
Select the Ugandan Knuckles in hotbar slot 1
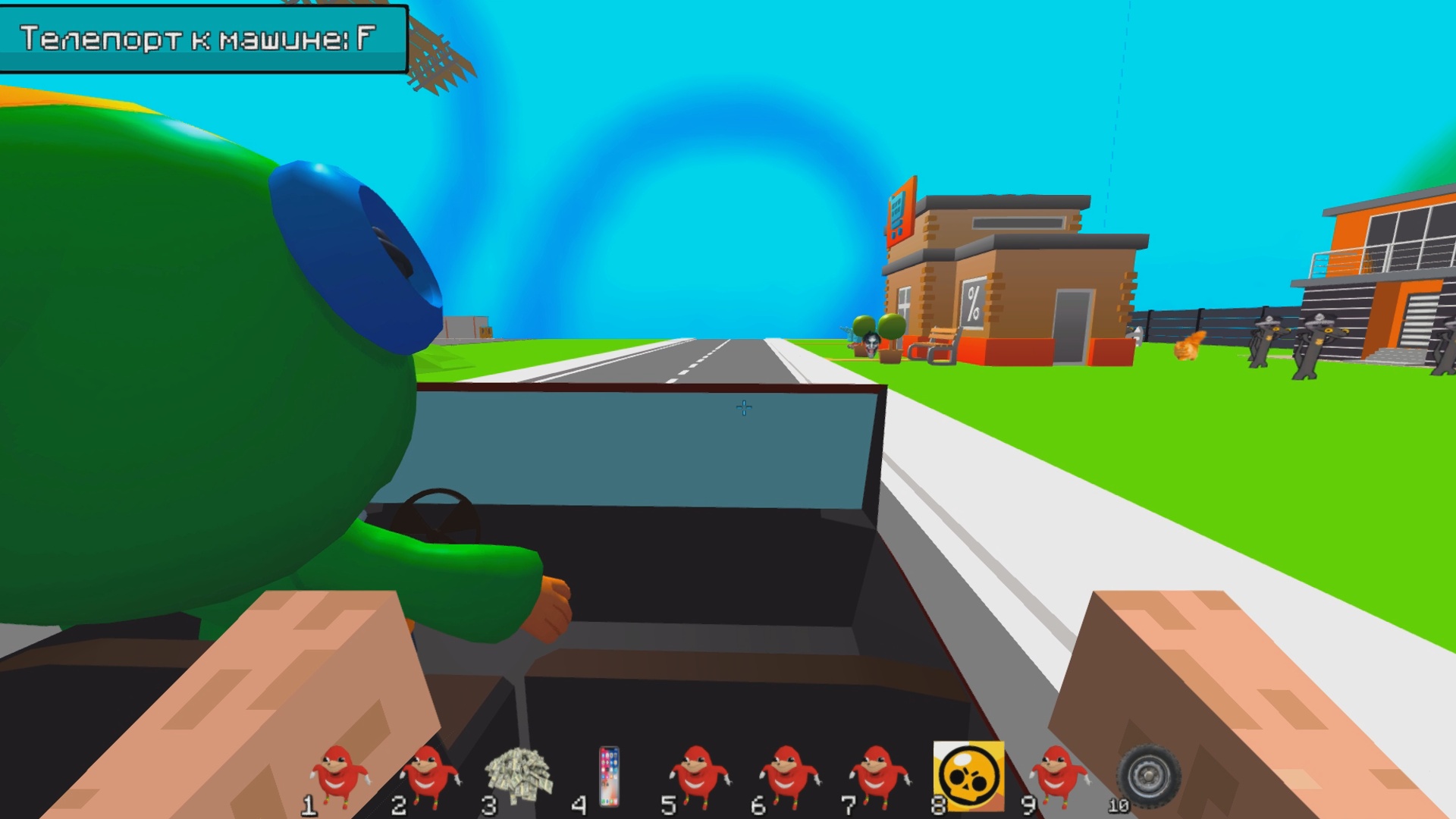[340, 772]
